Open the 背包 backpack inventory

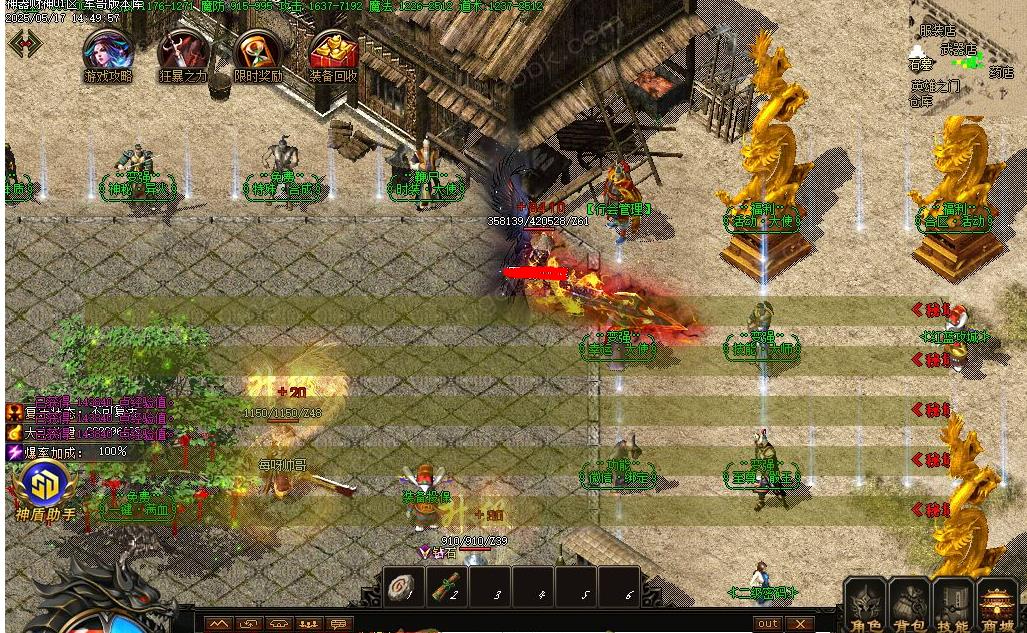pyautogui.click(x=910, y=605)
